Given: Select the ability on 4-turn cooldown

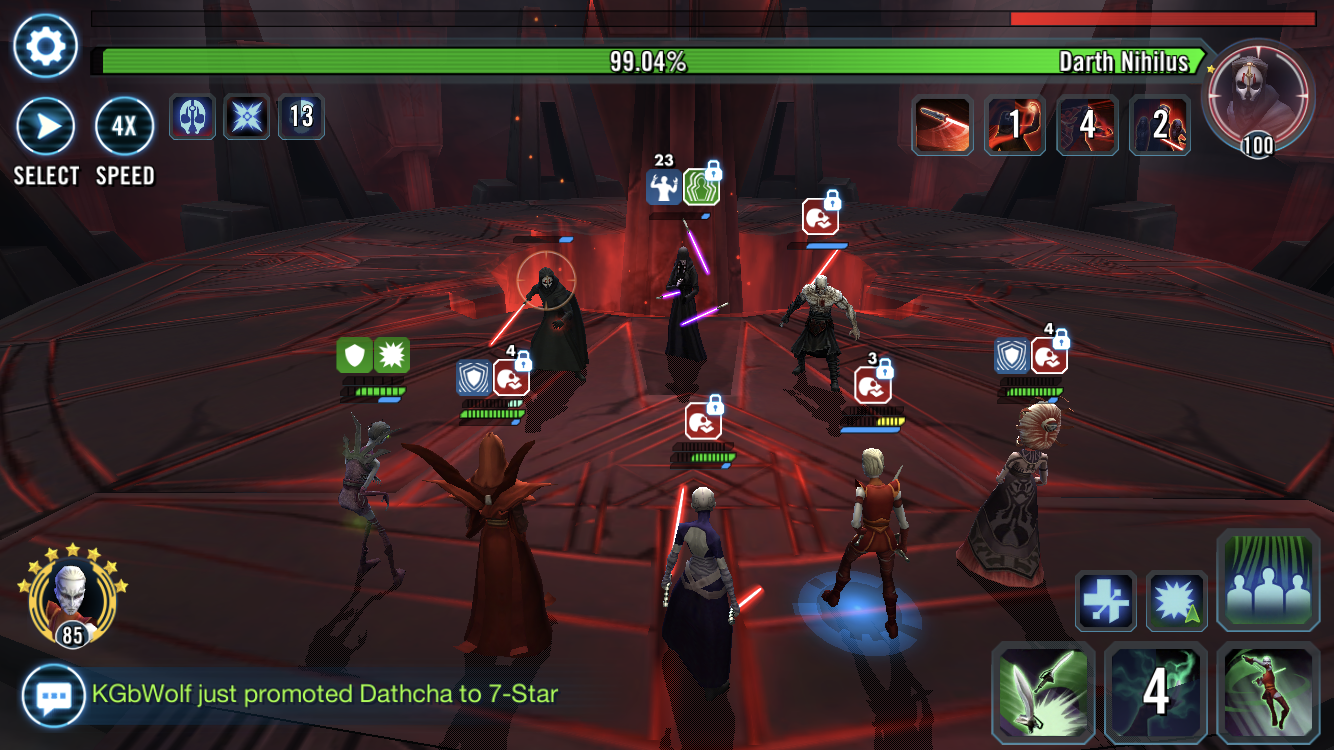Looking at the screenshot, I should [1155, 693].
